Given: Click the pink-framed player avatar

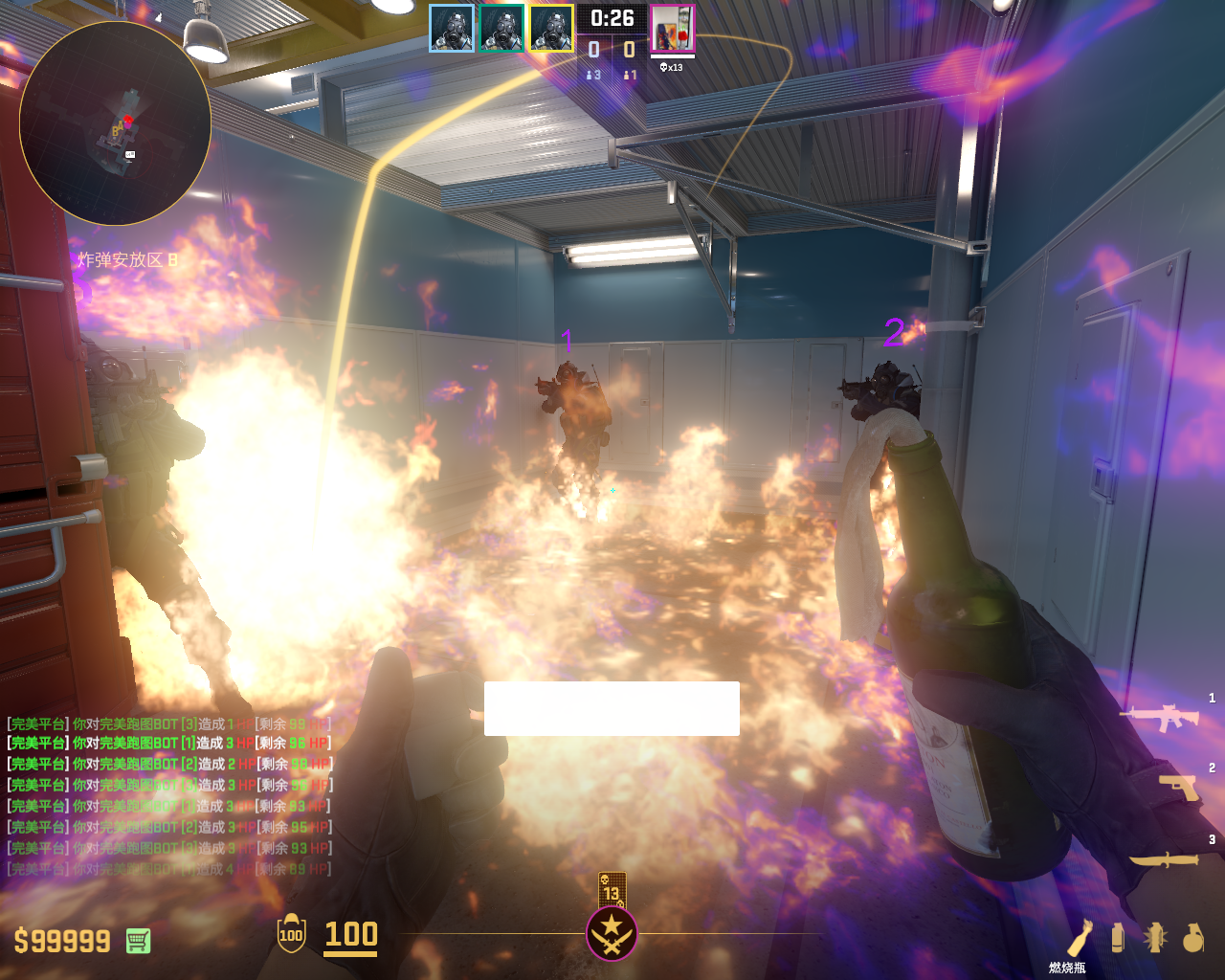Looking at the screenshot, I should click(x=673, y=28).
